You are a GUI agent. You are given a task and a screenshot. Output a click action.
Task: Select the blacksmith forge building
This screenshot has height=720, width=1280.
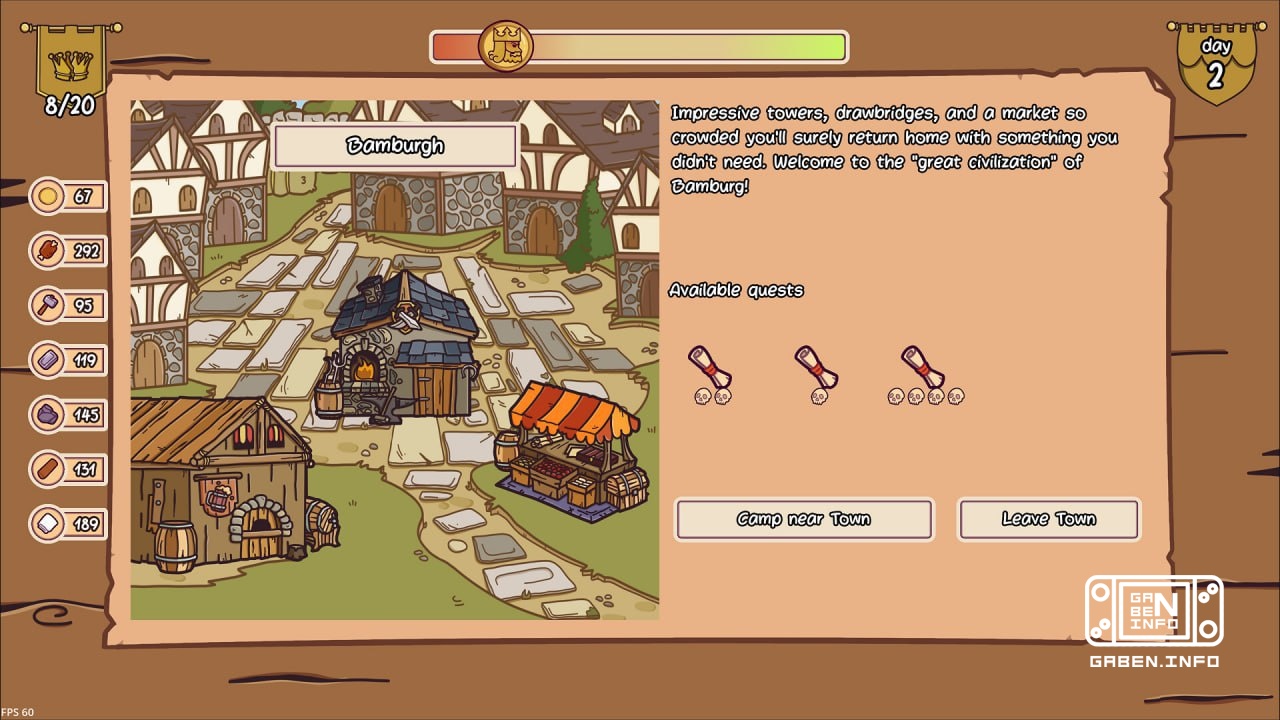coord(400,340)
